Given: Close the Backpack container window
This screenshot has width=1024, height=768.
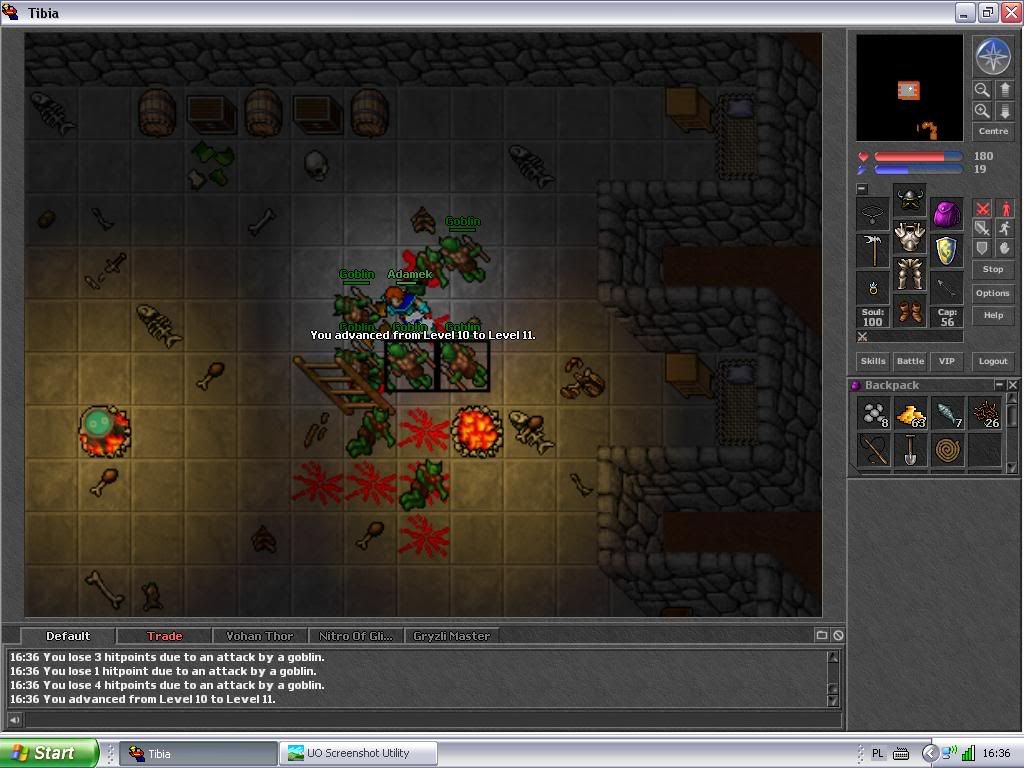Looking at the screenshot, I should 1012,385.
